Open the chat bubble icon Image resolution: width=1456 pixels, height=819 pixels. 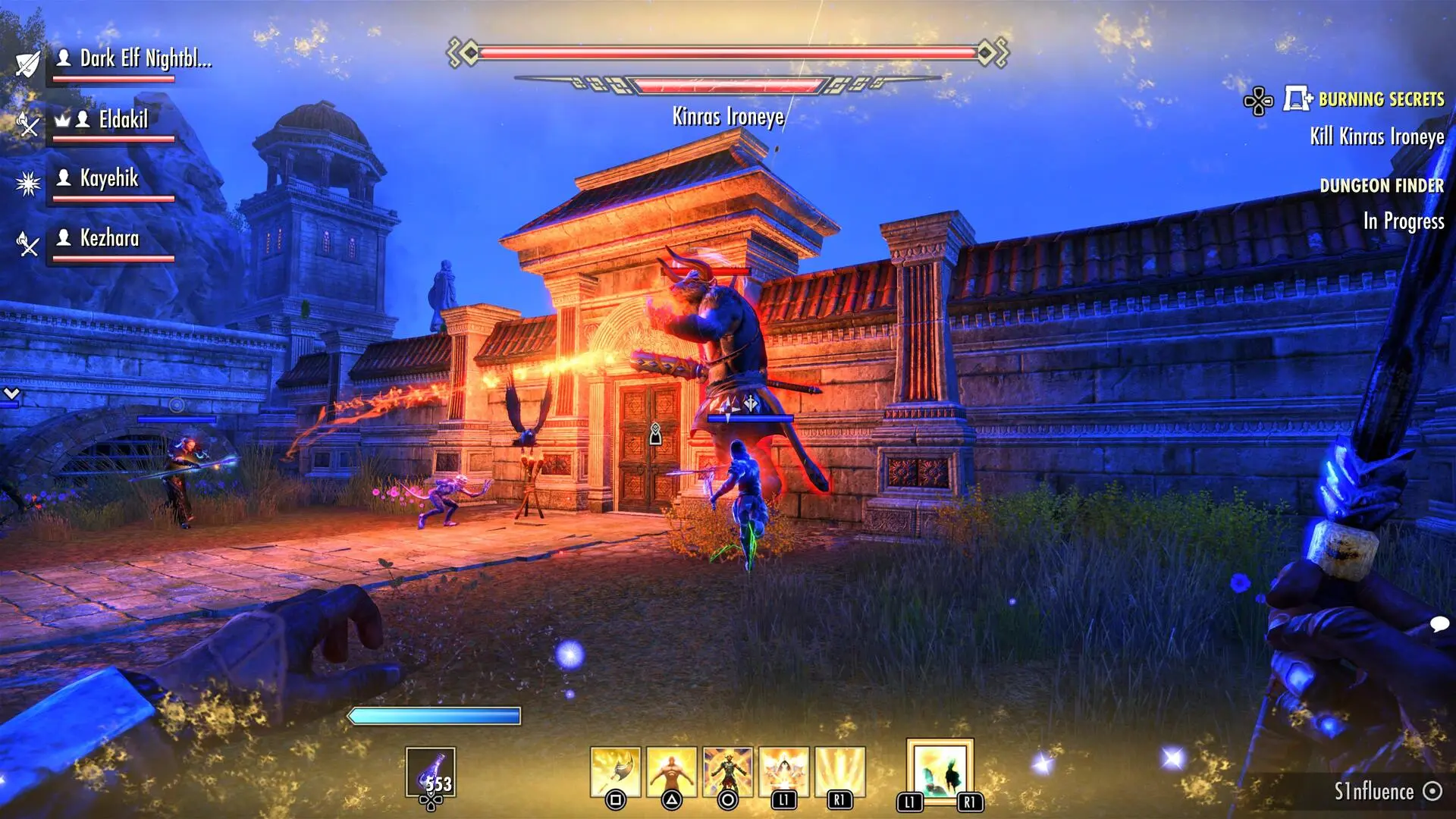[1439, 624]
